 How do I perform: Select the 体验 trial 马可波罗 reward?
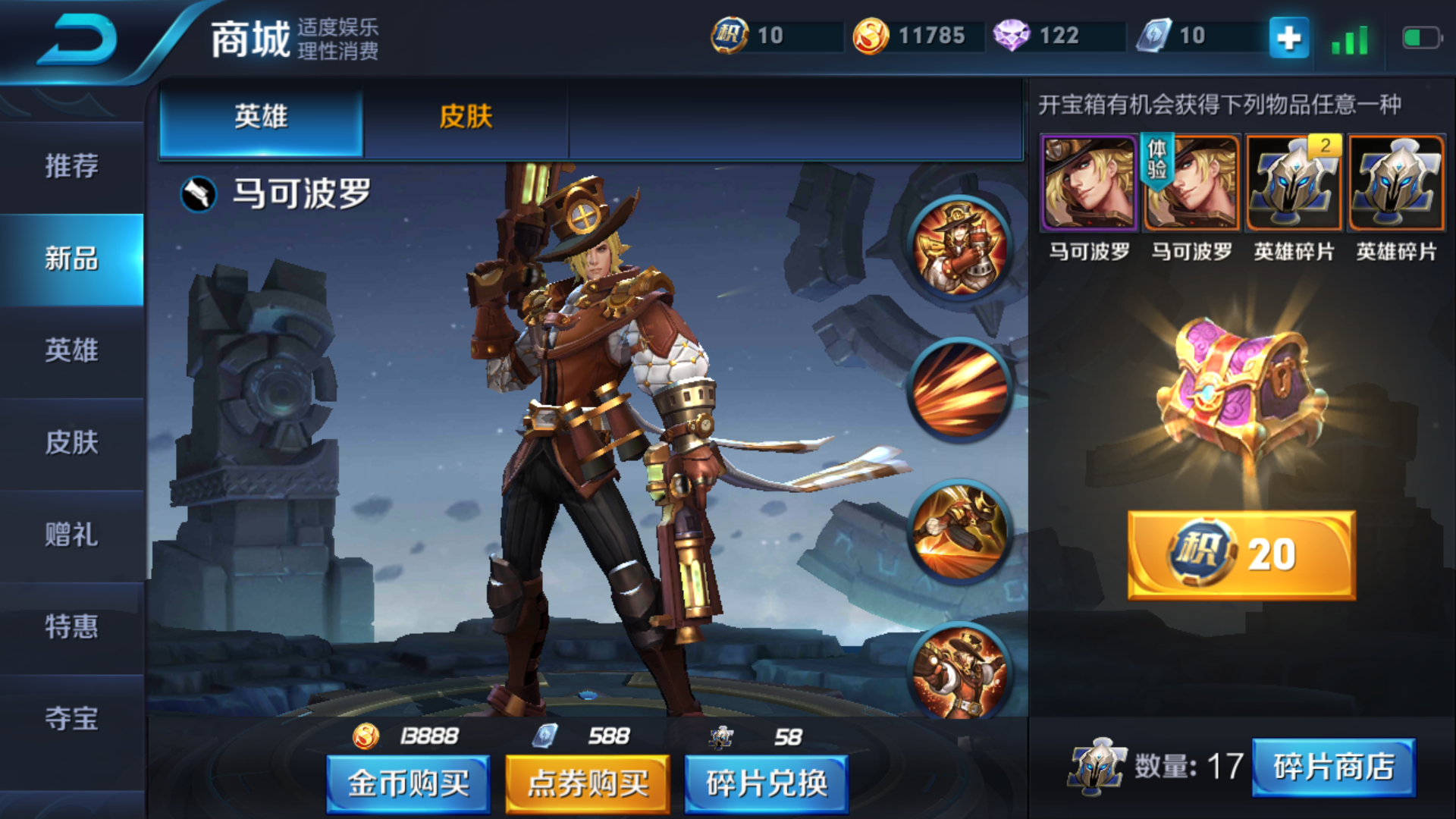click(x=1191, y=184)
